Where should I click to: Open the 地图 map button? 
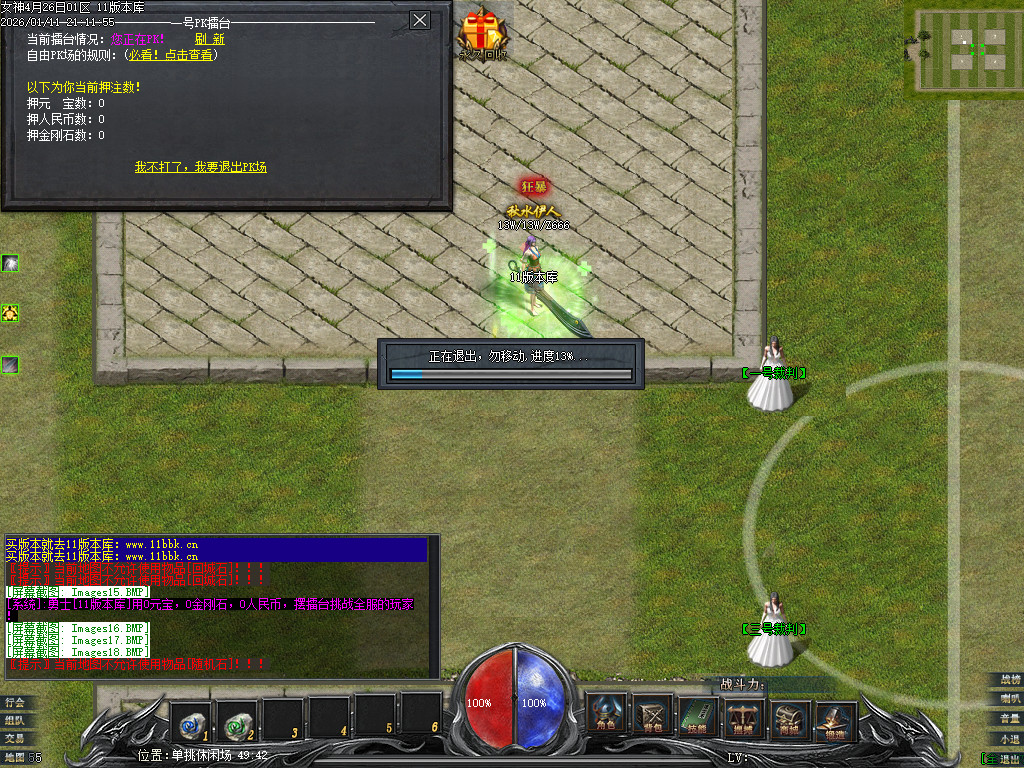(x=14, y=757)
